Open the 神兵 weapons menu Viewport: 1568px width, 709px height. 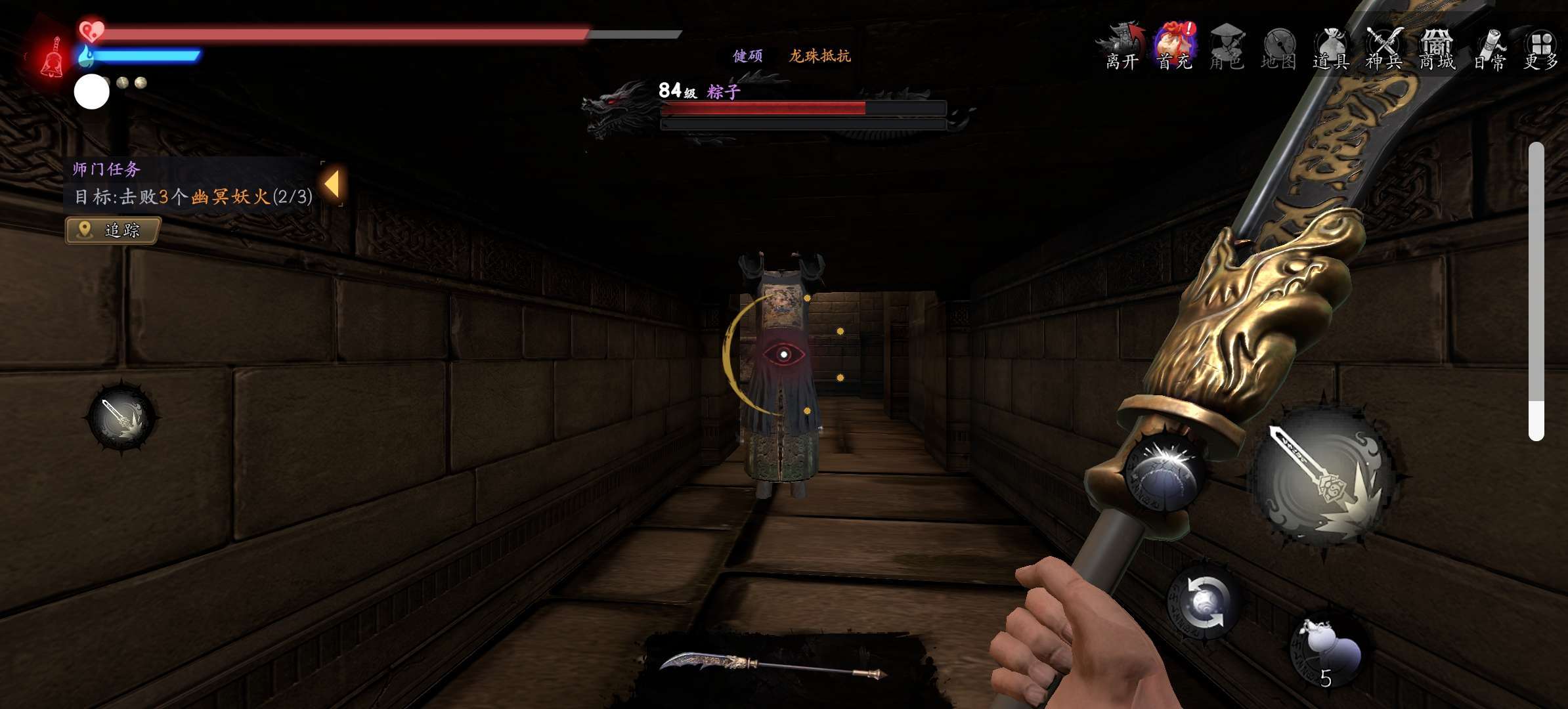[x=1384, y=47]
